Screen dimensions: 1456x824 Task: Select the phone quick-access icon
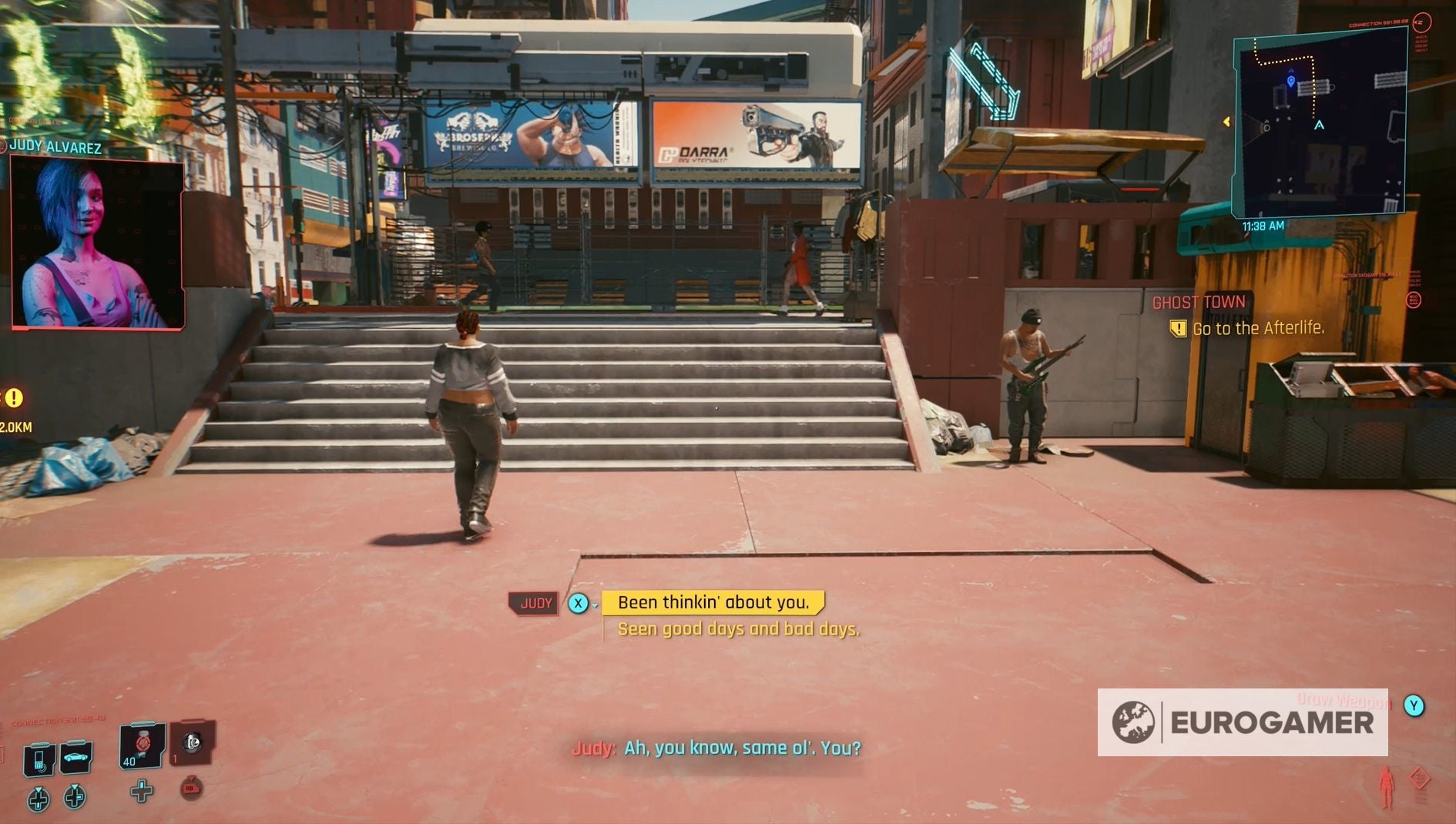tap(38, 758)
